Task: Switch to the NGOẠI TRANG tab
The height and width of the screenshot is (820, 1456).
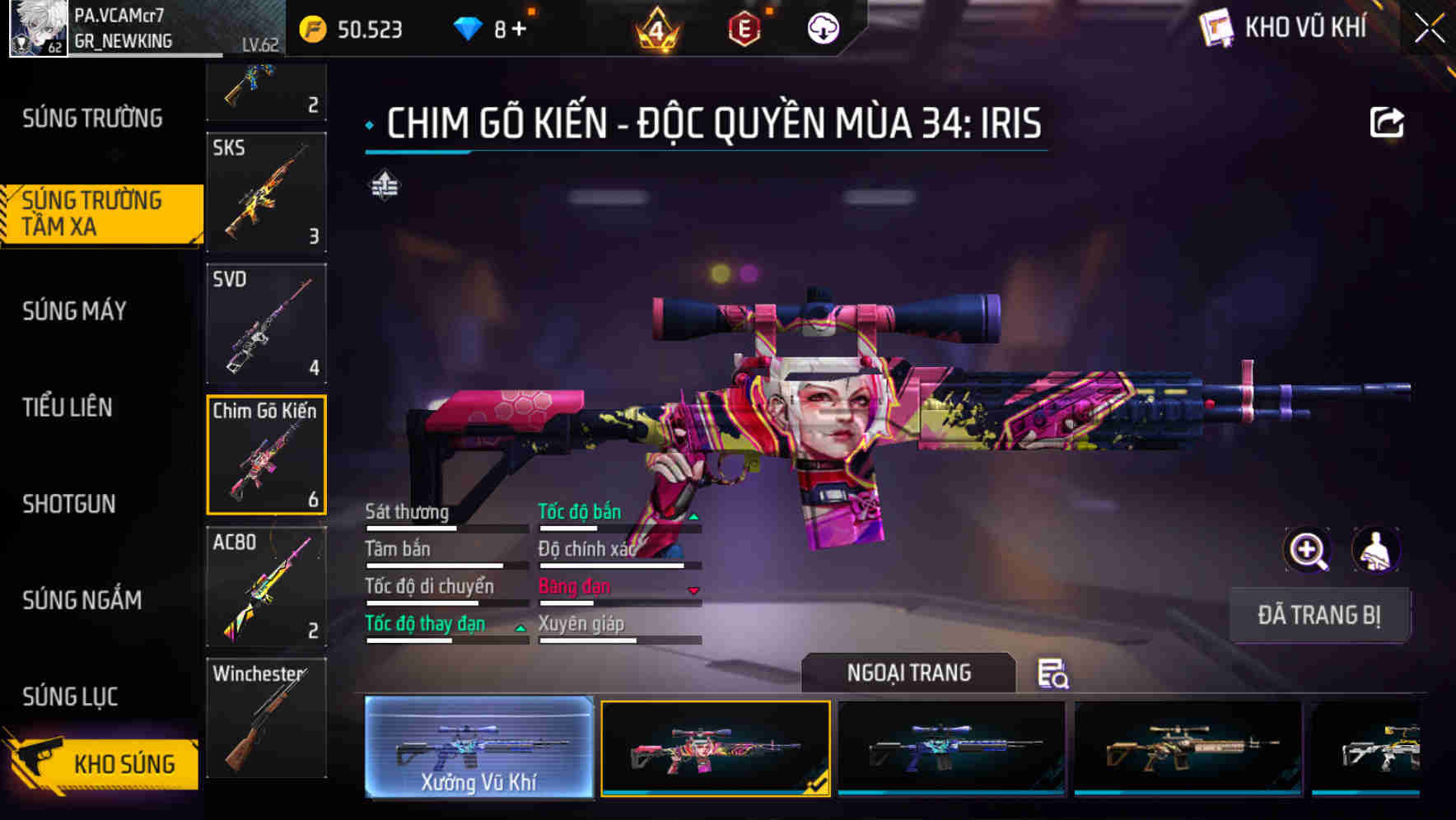Action: [x=909, y=673]
